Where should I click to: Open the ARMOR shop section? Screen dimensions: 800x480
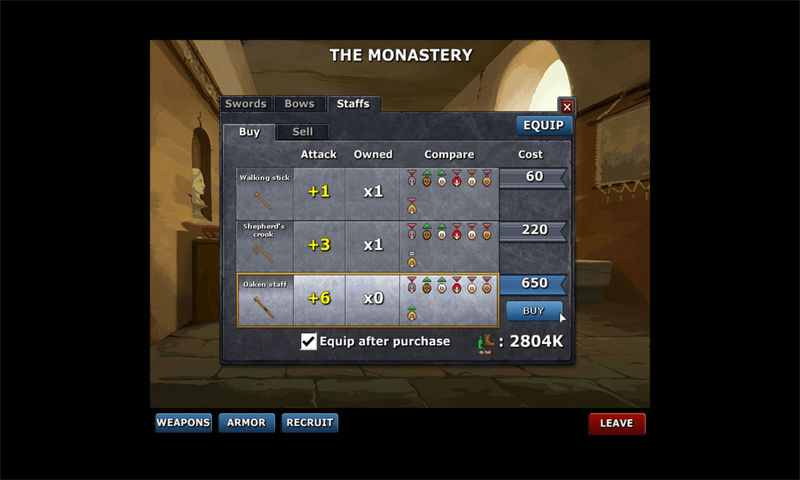pyautogui.click(x=246, y=423)
